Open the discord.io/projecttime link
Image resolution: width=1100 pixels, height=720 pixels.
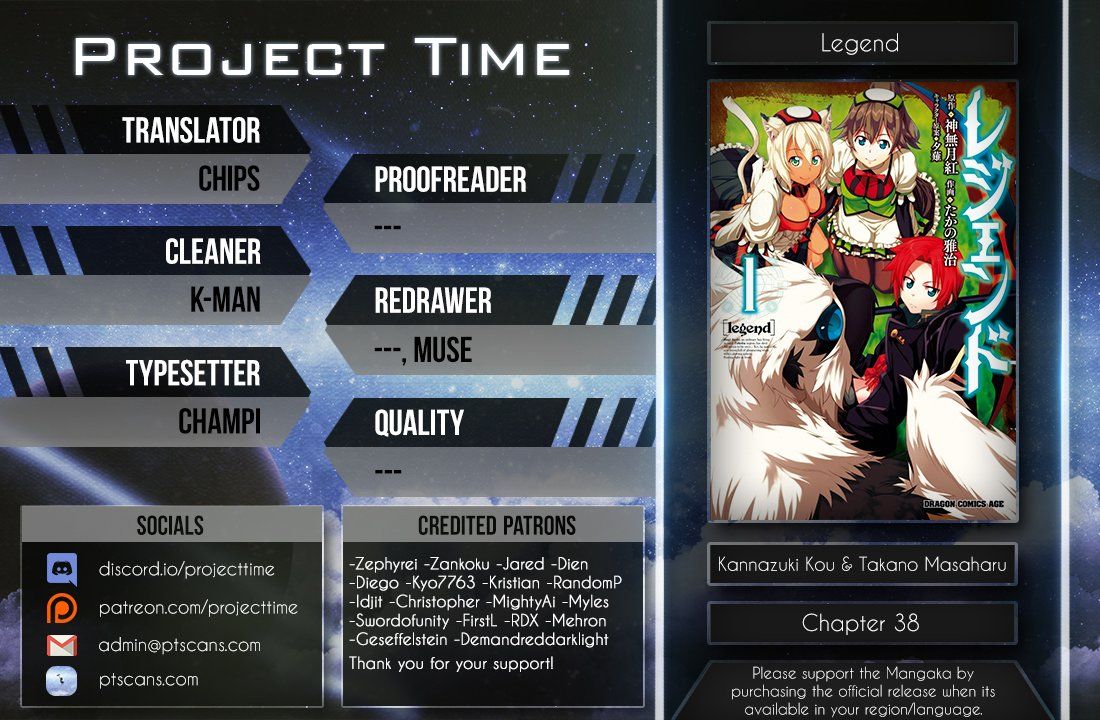(x=186, y=570)
